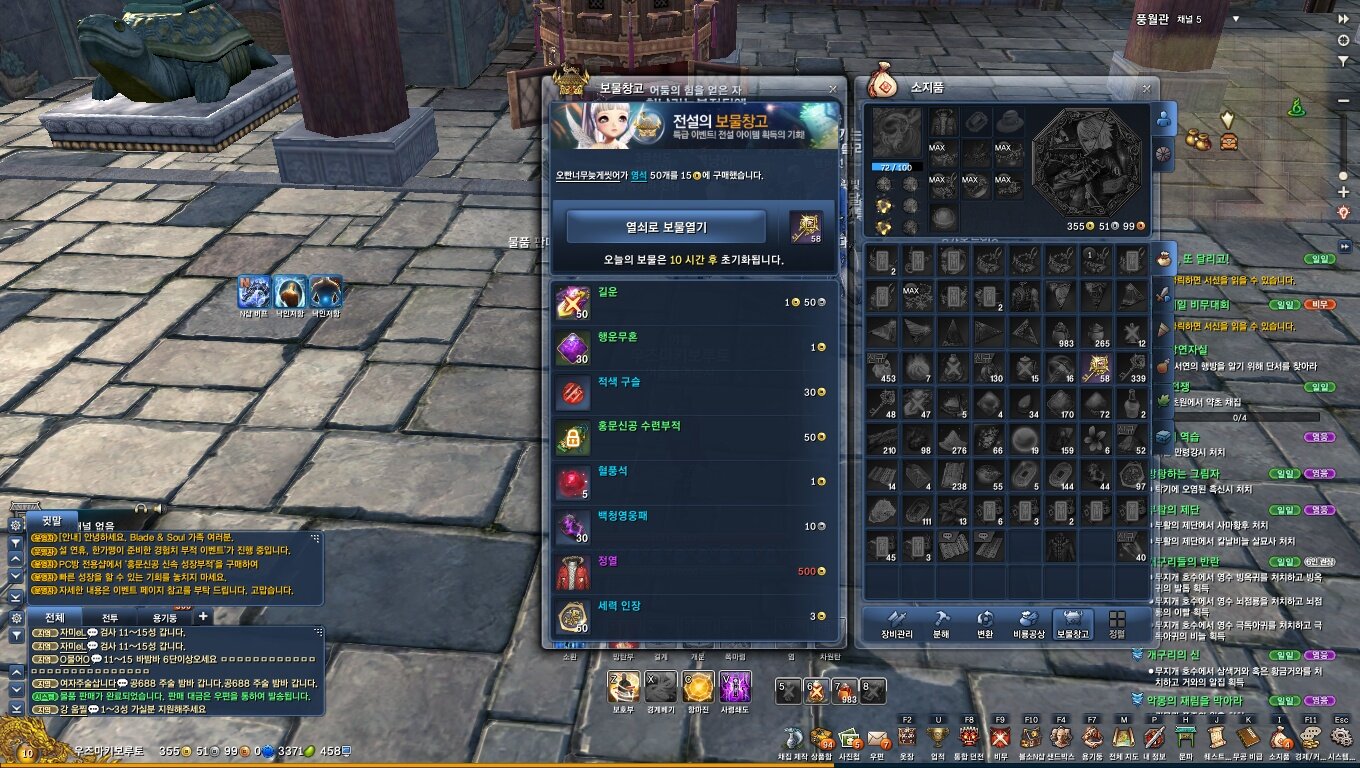The width and height of the screenshot is (1360, 768).
Task: Open the 채널 5 channel dropdown
Action: point(1236,19)
